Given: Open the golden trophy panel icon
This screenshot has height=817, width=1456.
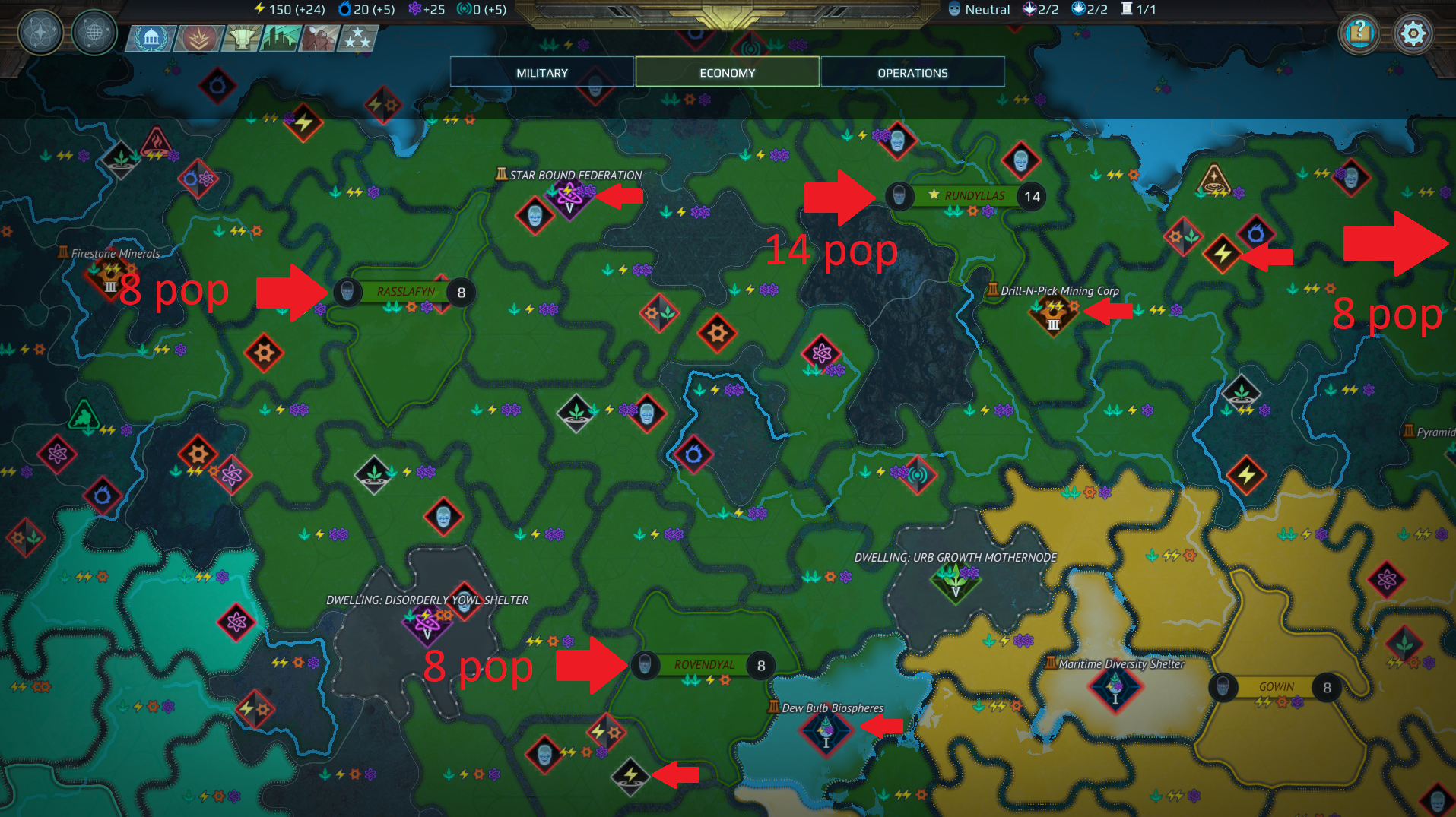Looking at the screenshot, I should (241, 39).
